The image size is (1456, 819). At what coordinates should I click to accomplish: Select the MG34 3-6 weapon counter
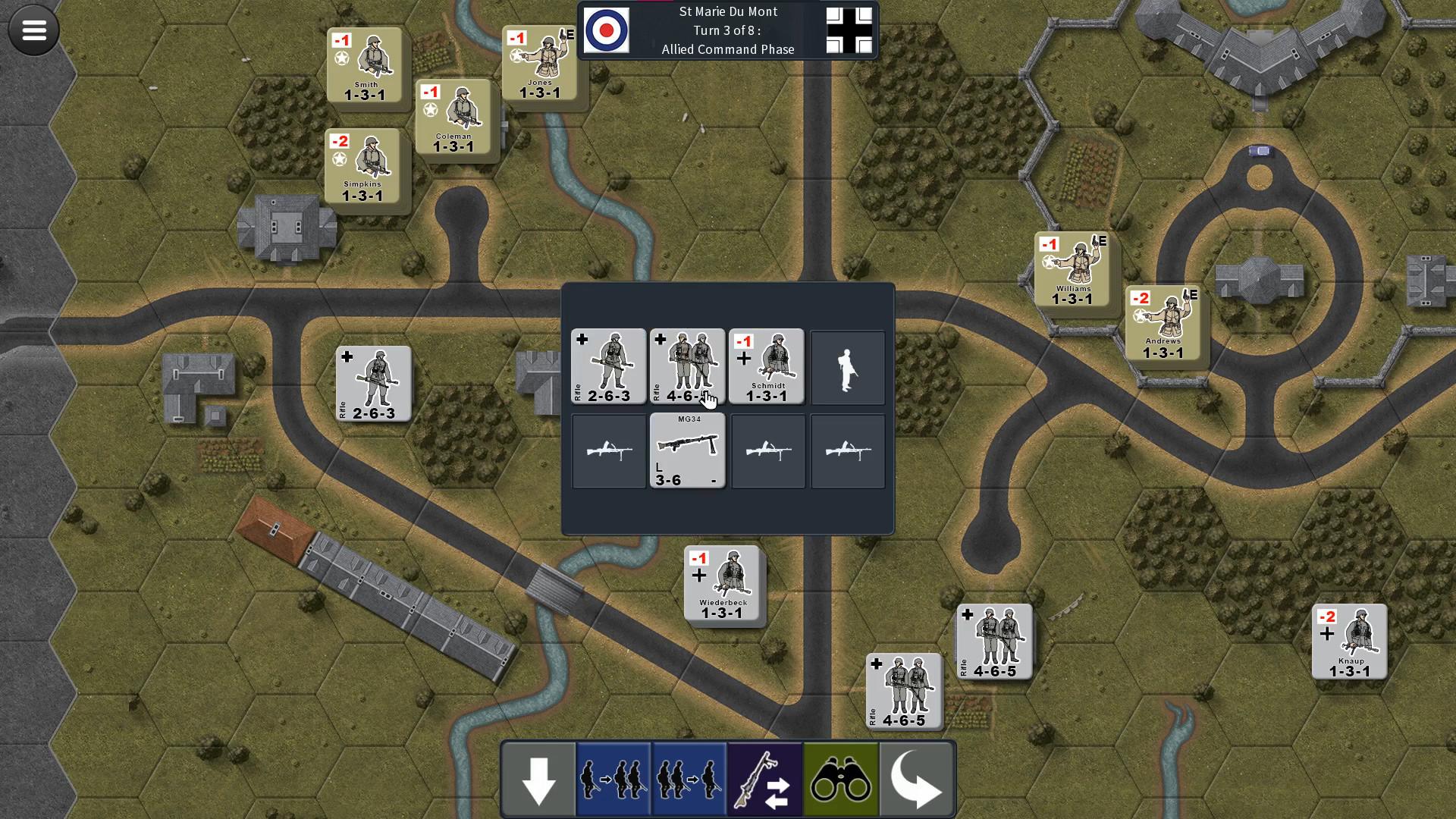[687, 451]
